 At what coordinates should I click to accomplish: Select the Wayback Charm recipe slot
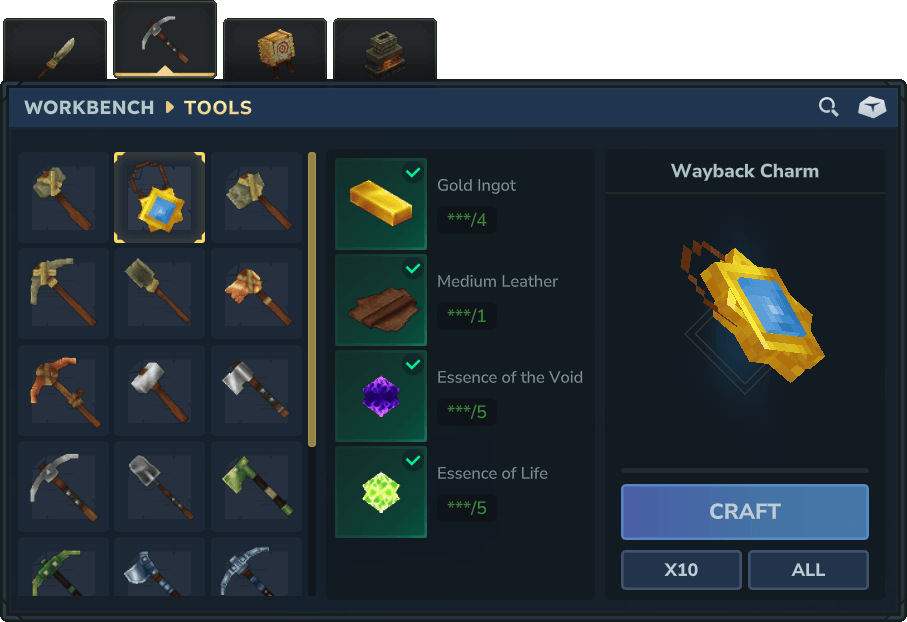click(160, 198)
